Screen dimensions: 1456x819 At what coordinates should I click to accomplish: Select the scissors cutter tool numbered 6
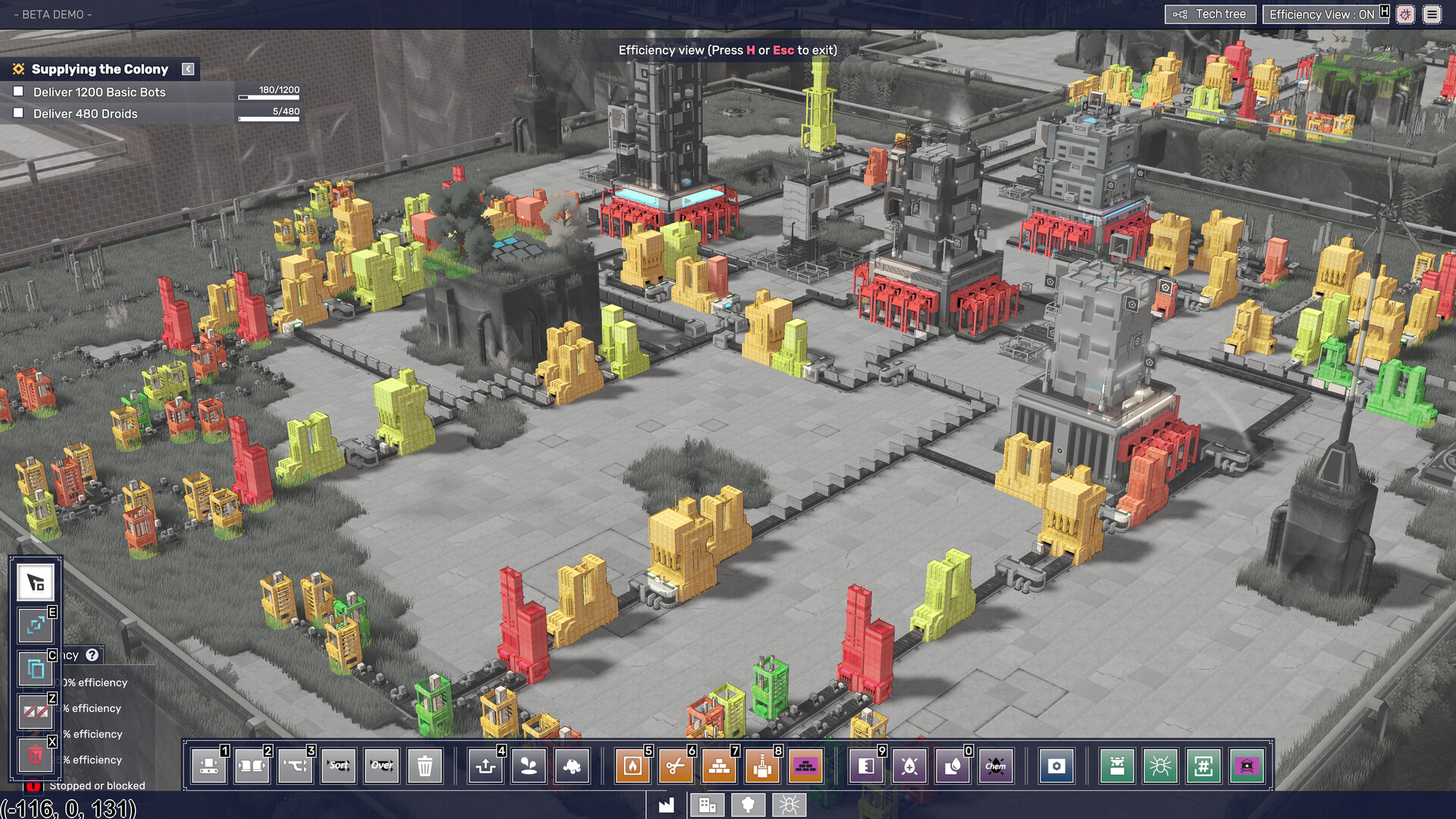(675, 767)
